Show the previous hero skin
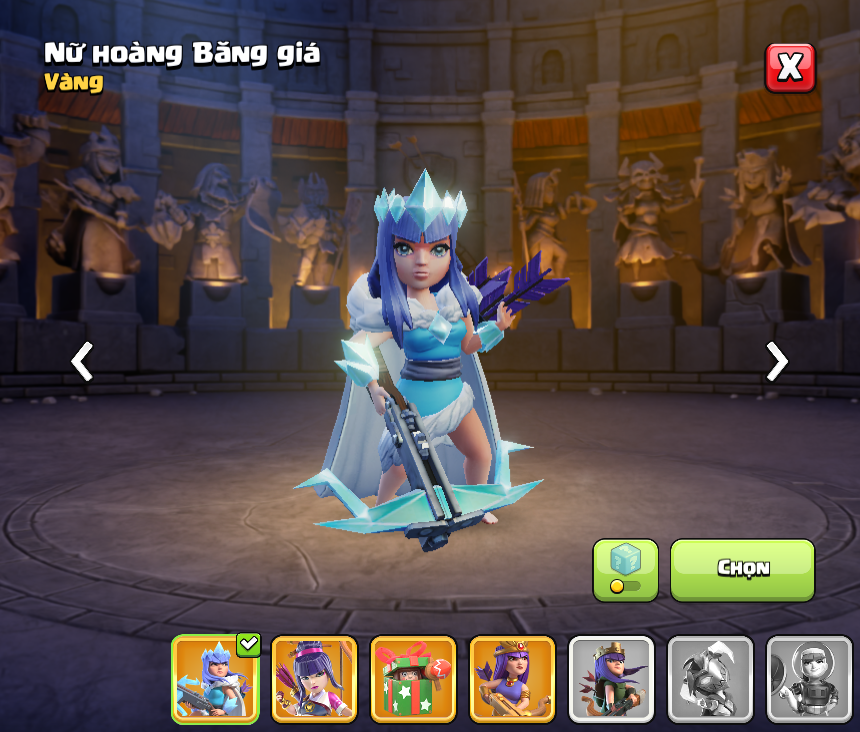Viewport: 860px width, 732px height. (82, 361)
